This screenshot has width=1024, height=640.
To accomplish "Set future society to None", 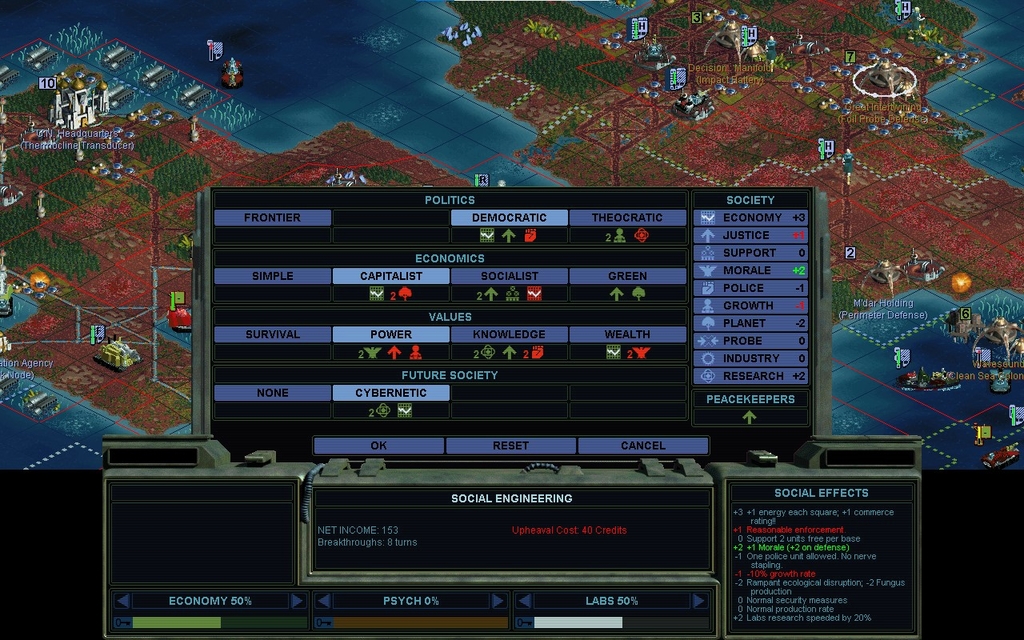I will (x=272, y=393).
